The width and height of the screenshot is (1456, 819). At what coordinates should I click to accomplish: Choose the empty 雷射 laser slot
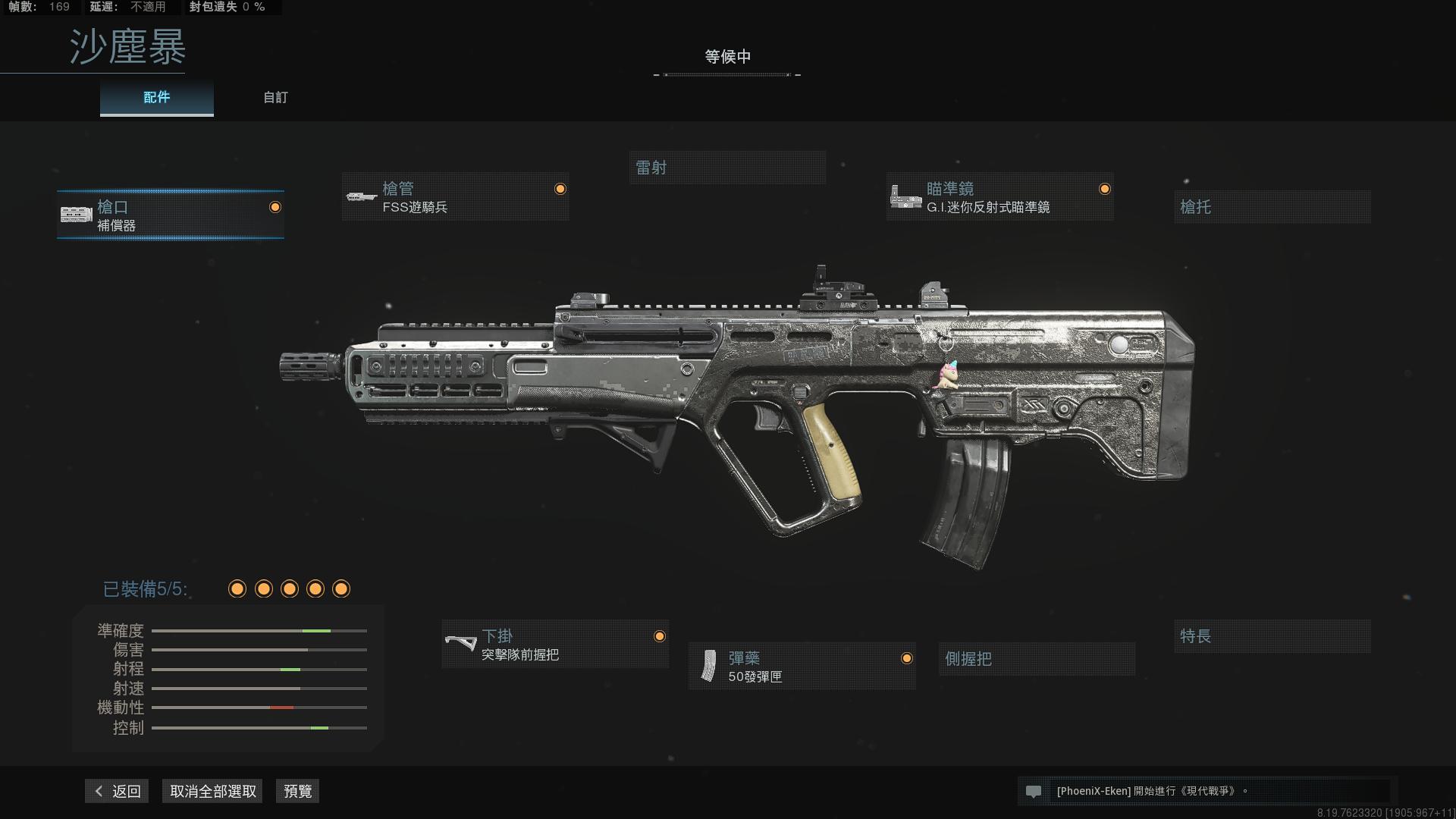click(726, 168)
